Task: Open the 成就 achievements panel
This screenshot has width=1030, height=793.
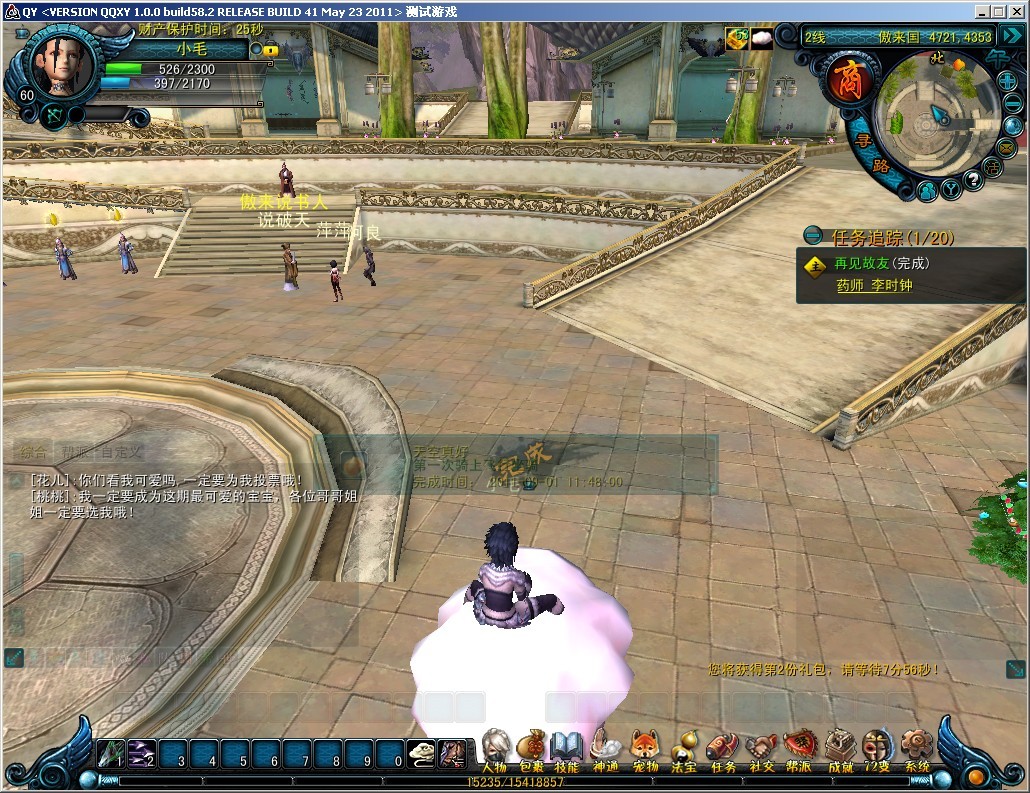Action: point(840,749)
